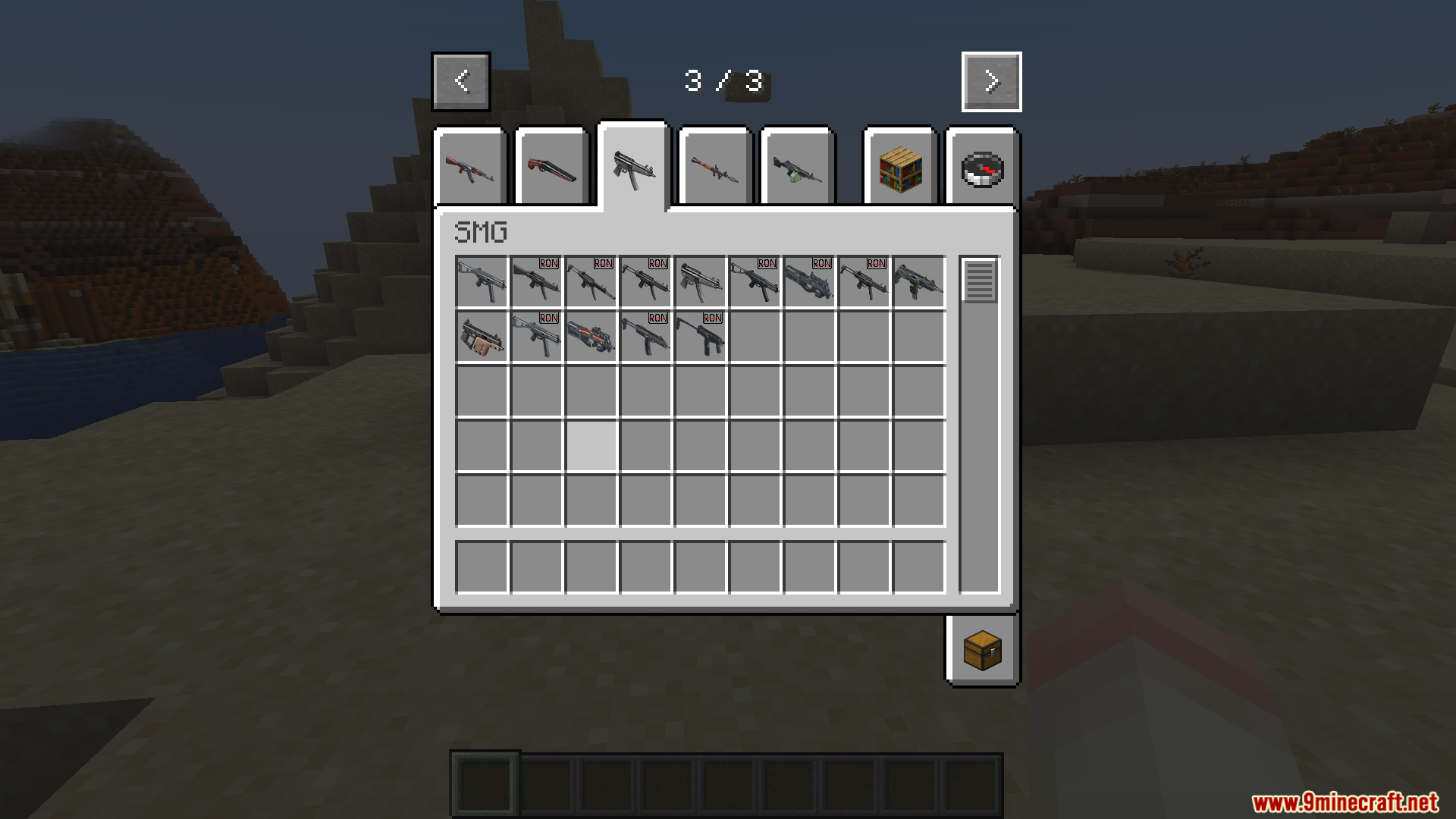
Task: Select the Uzi in the top right slot
Action: click(x=918, y=281)
